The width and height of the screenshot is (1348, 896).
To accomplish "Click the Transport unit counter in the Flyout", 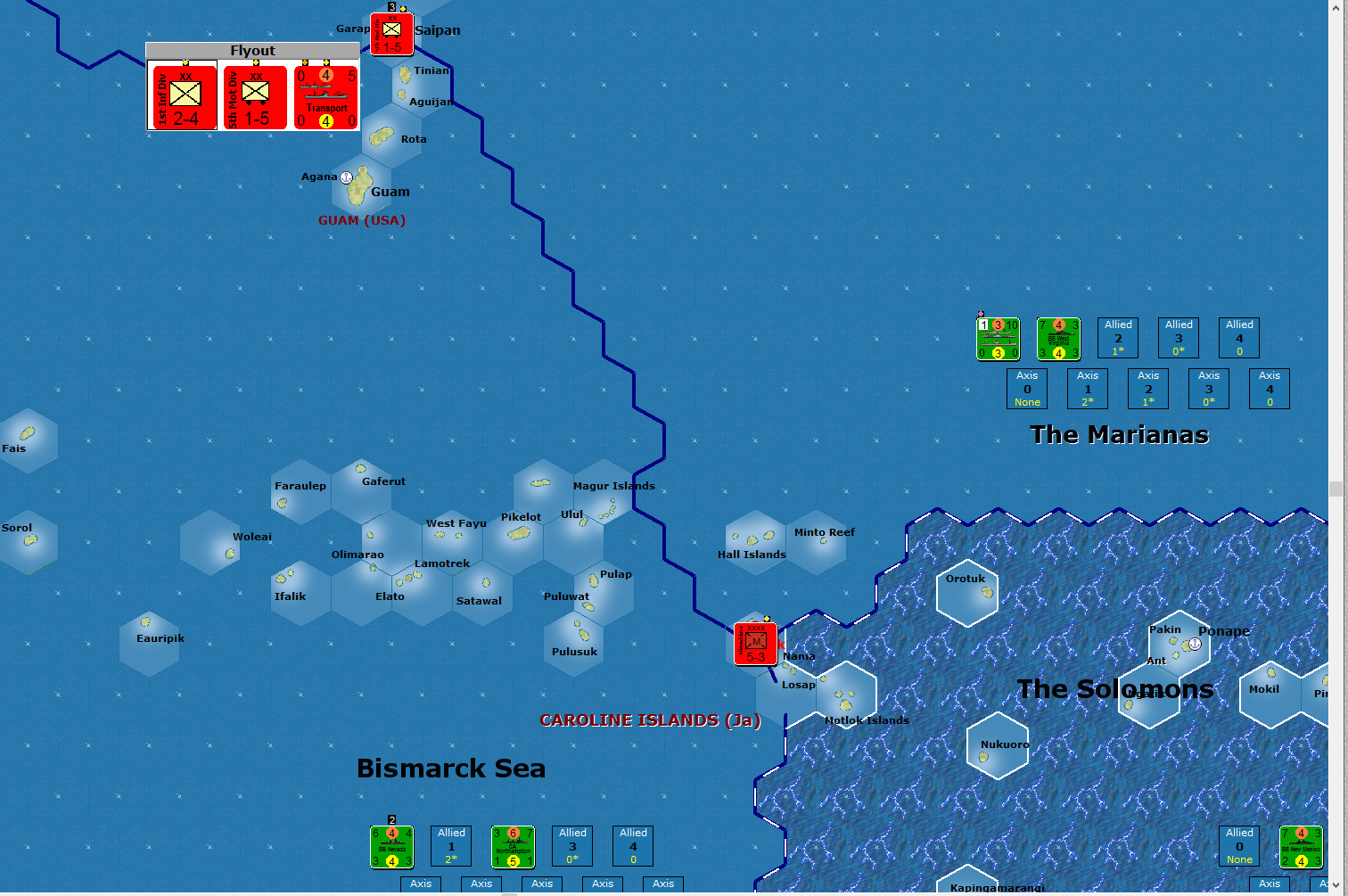I will click(x=325, y=96).
